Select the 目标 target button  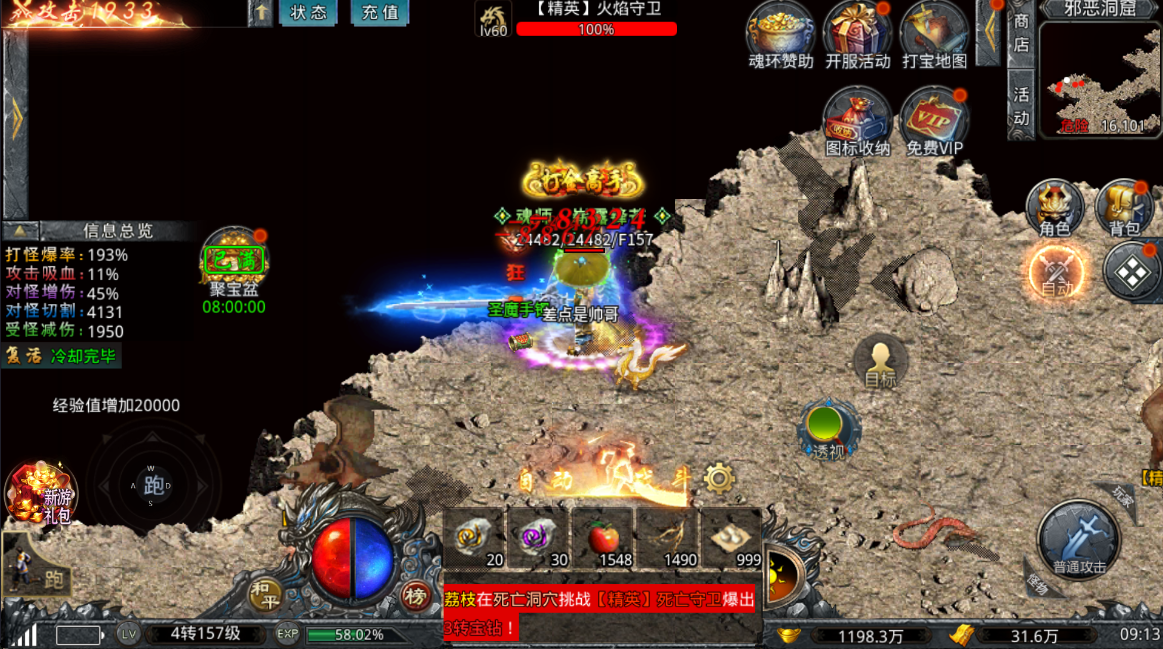point(880,362)
